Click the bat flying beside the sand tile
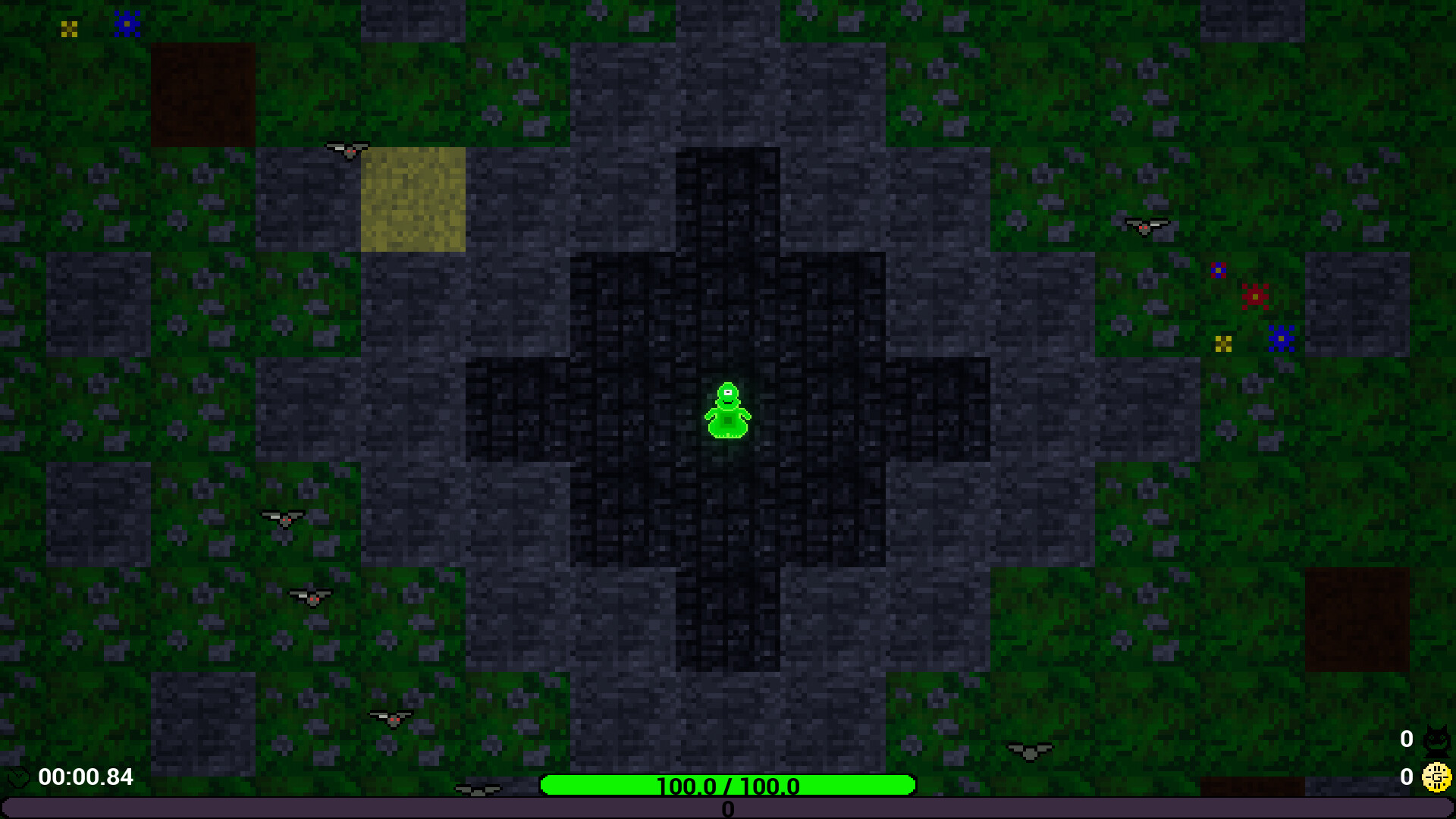The height and width of the screenshot is (819, 1456). click(348, 149)
